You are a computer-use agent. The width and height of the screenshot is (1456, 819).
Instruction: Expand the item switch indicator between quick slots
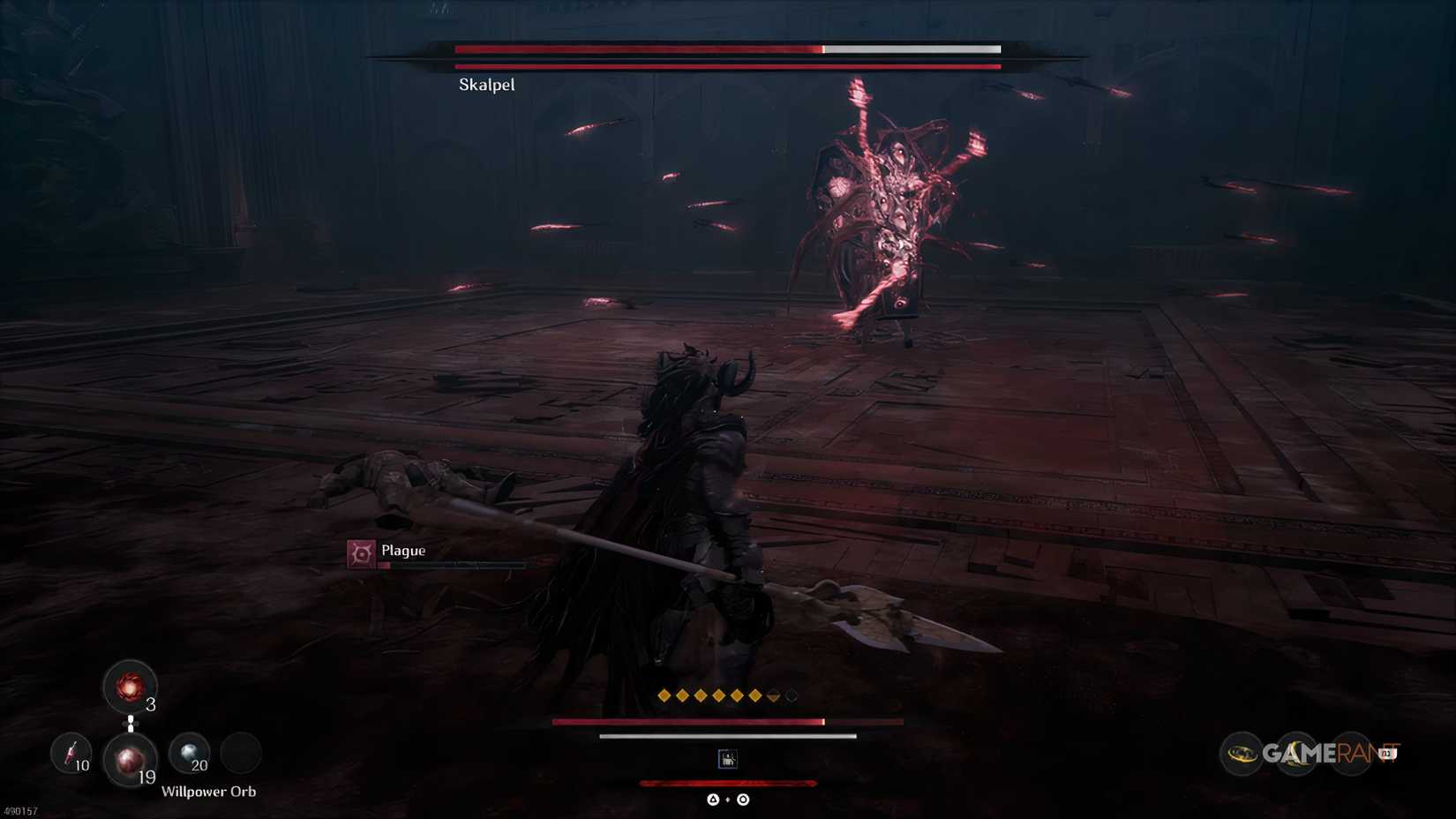[x=131, y=722]
